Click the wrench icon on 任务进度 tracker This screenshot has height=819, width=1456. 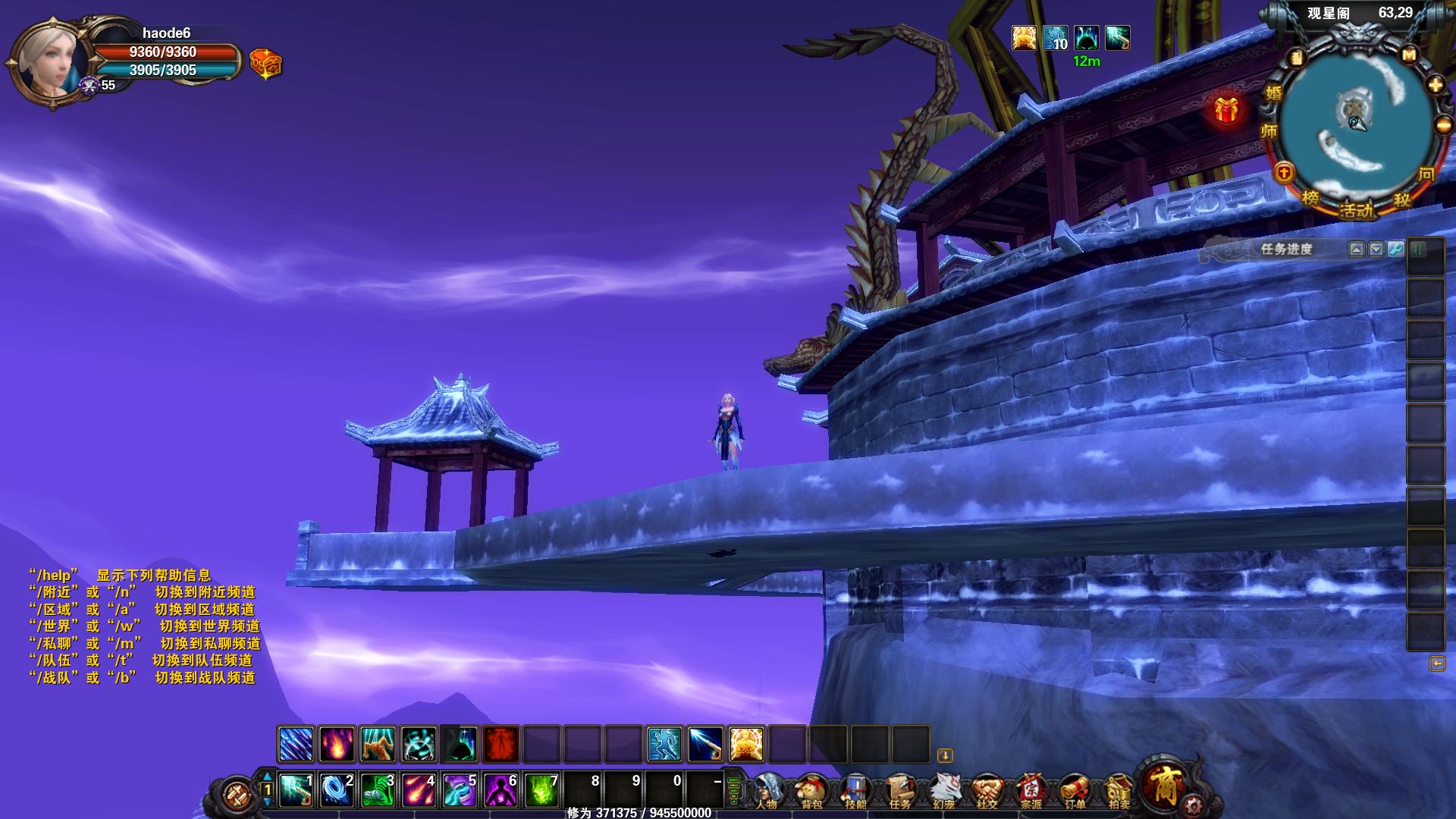[1395, 249]
